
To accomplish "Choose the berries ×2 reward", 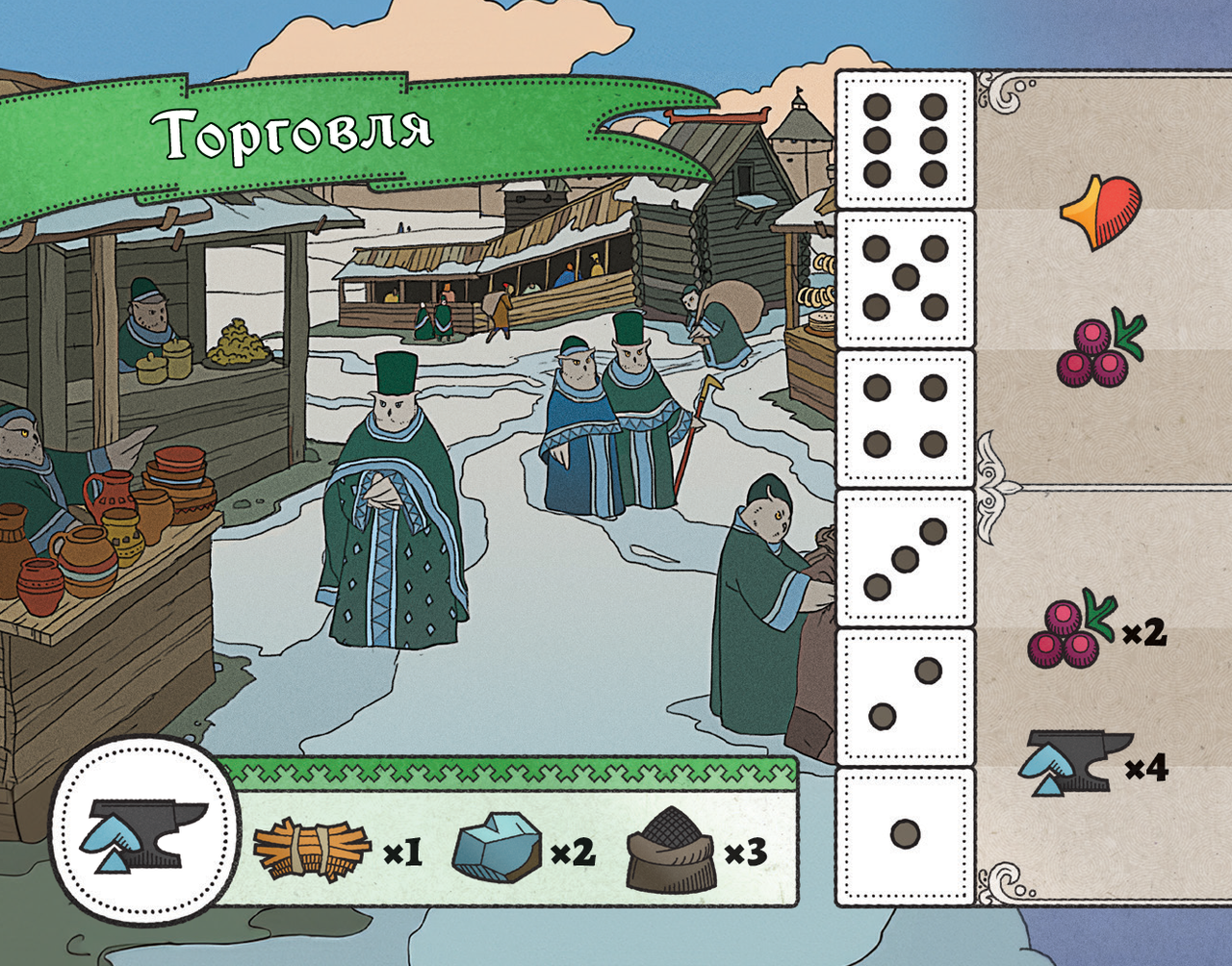I will (x=1095, y=629).
